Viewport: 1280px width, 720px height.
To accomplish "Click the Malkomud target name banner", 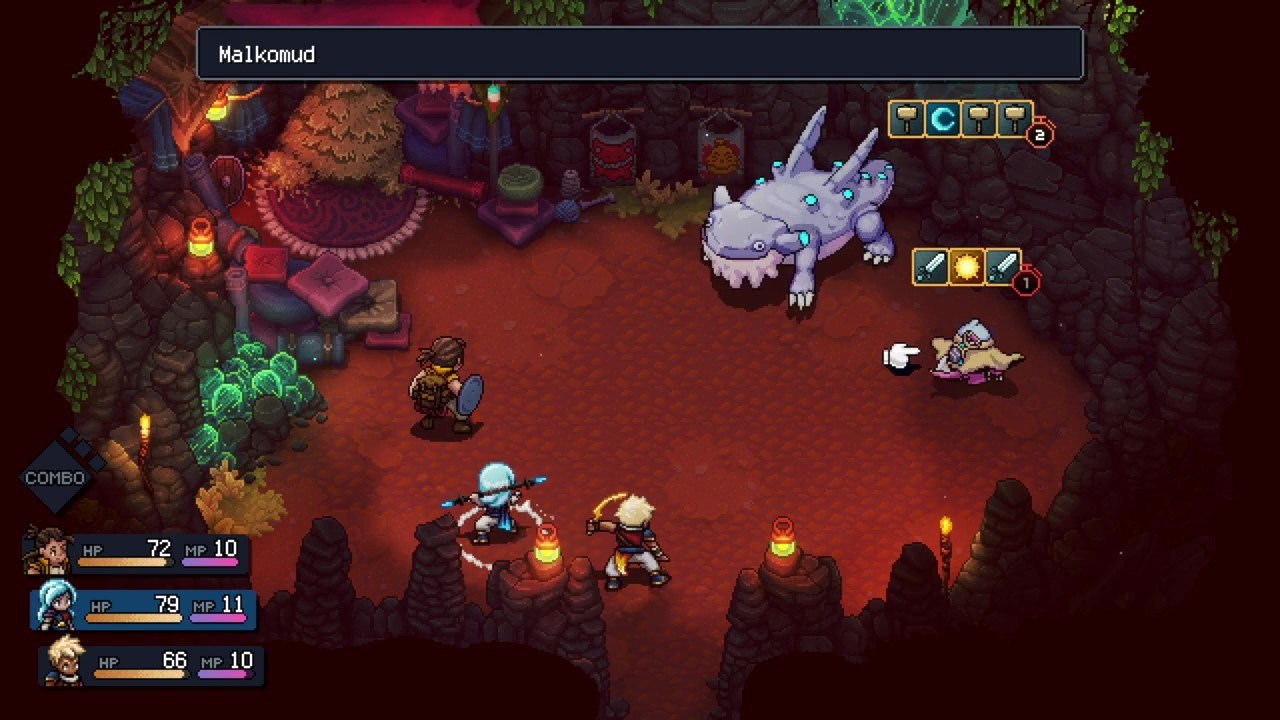I will (x=640, y=54).
